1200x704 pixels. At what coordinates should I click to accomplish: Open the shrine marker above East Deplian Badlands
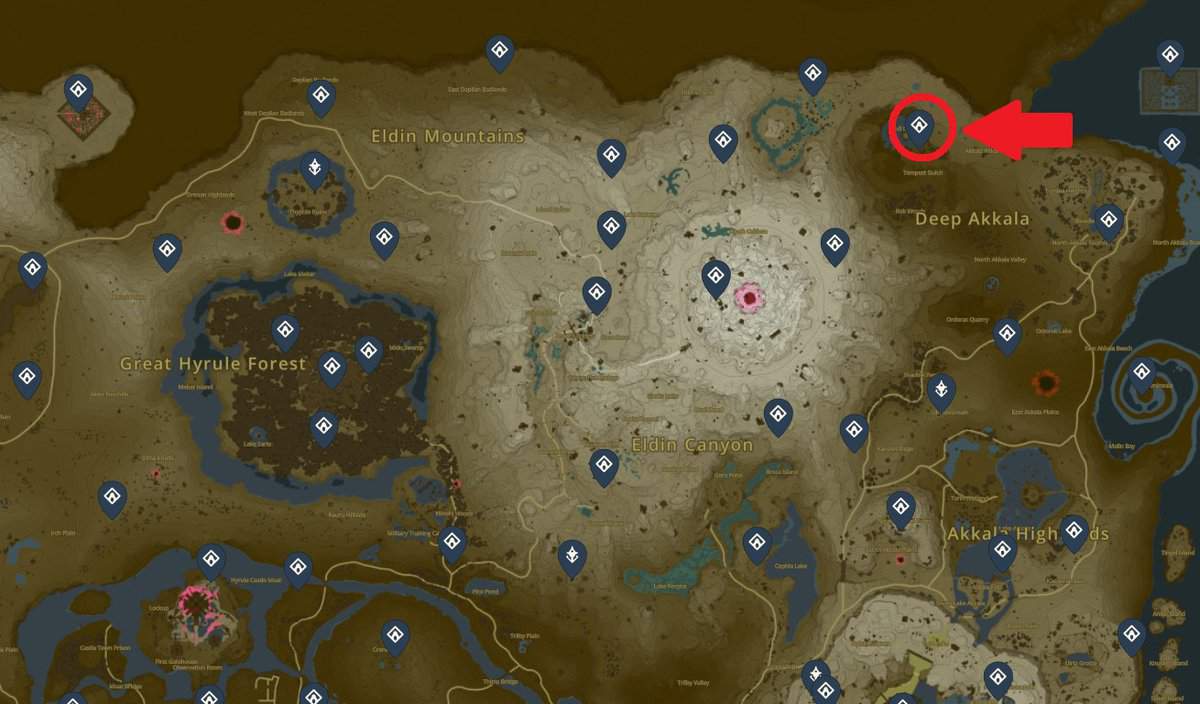pyautogui.click(x=500, y=51)
